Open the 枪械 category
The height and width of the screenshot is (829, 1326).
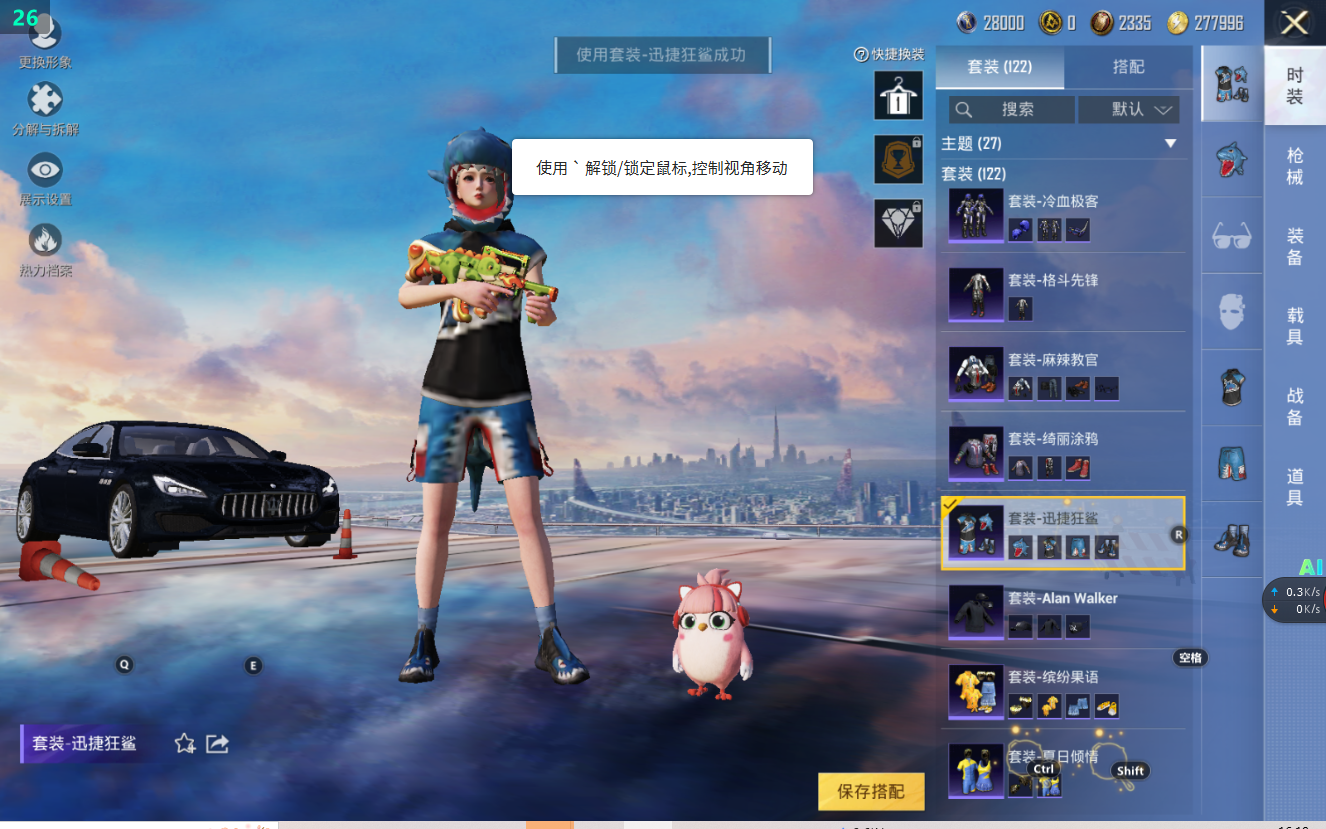click(x=1295, y=166)
